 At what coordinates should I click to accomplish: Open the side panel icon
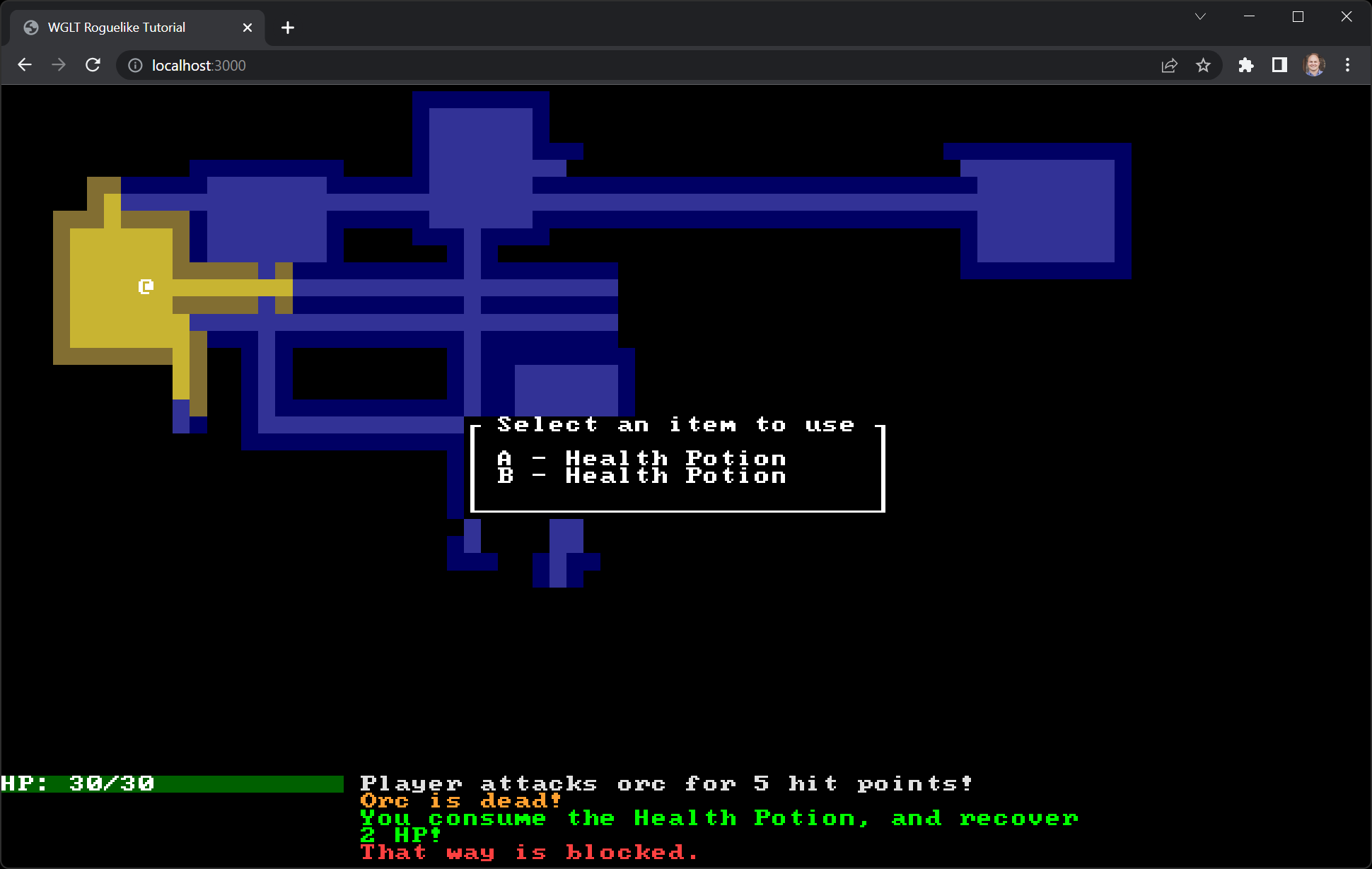click(x=1280, y=65)
